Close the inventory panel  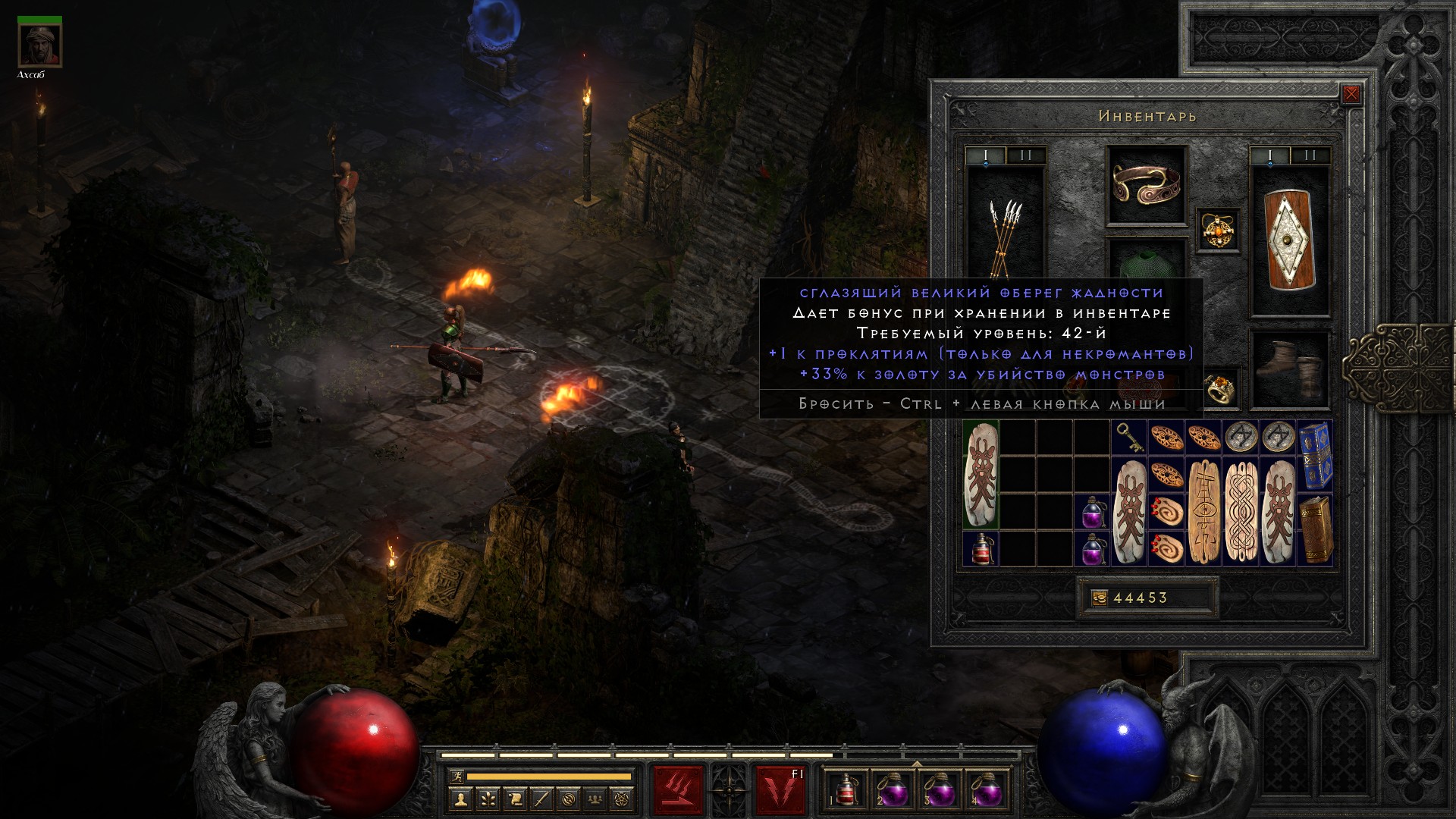click(1351, 95)
